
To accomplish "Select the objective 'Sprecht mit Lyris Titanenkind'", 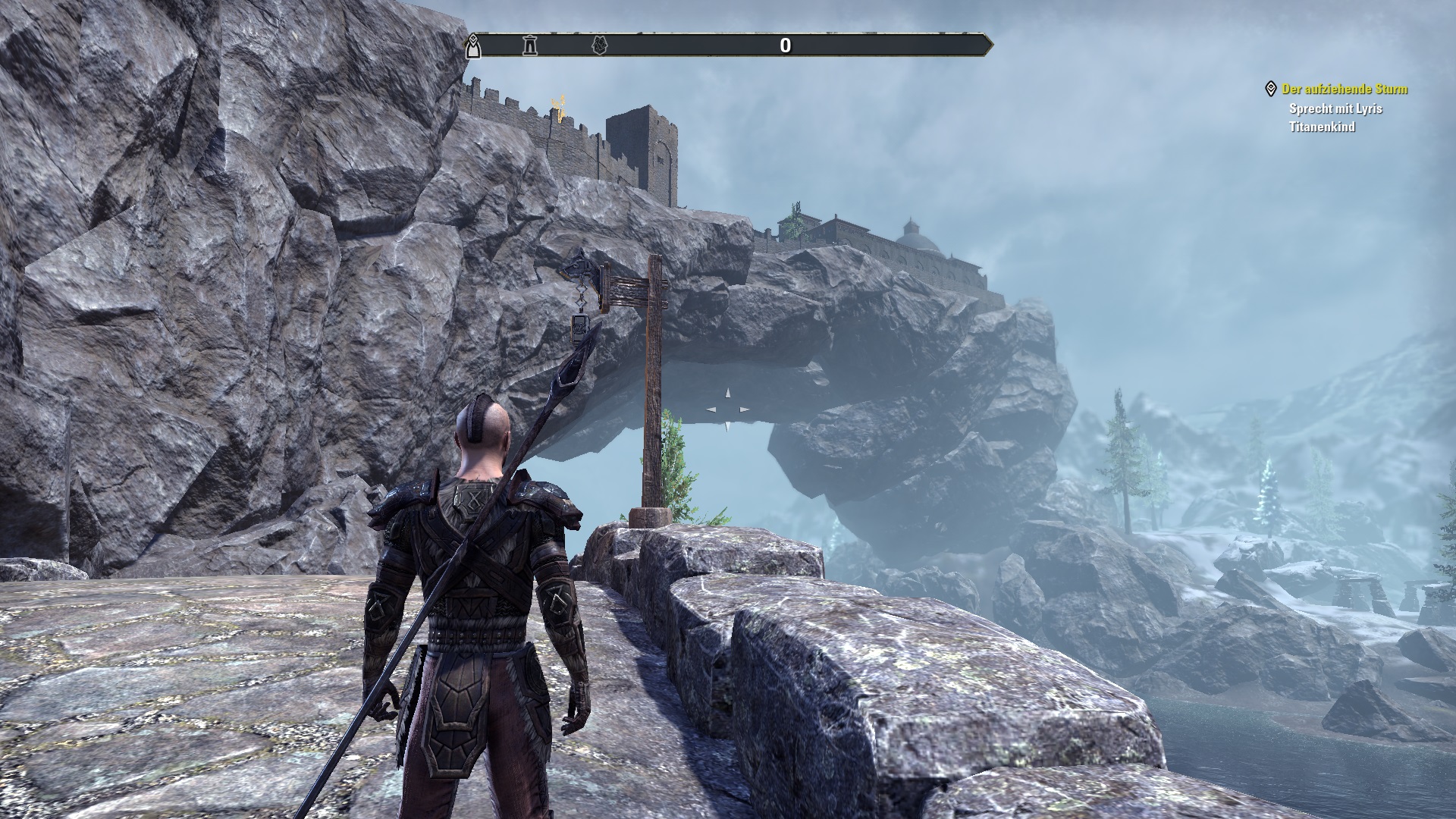I will click(1335, 118).
